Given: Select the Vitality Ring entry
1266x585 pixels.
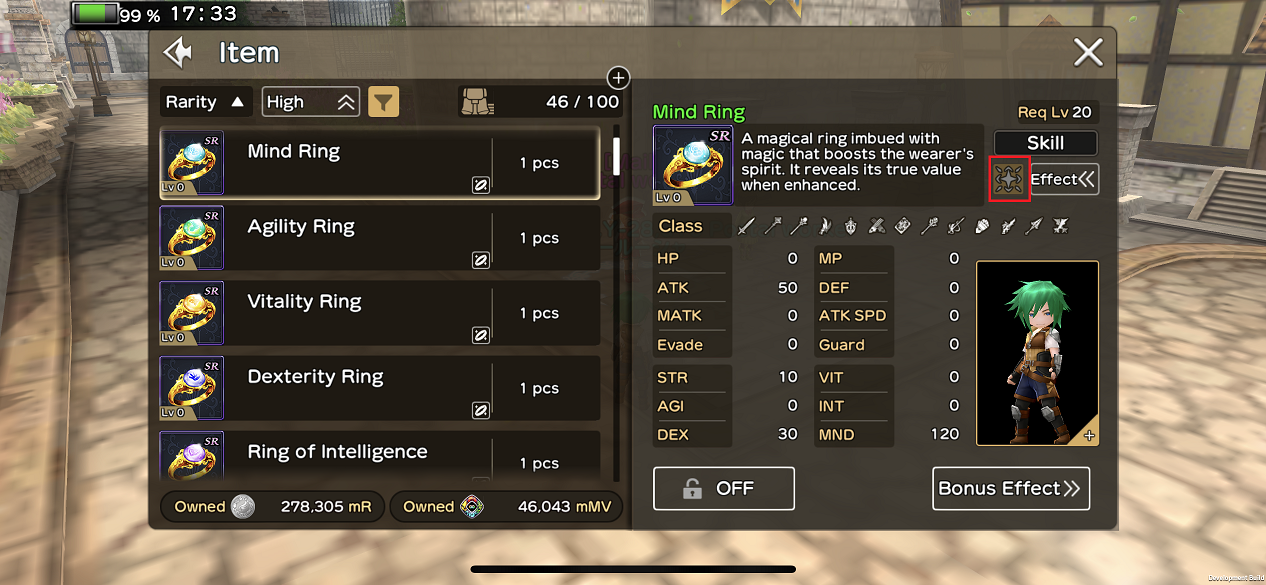Looking at the screenshot, I should (380, 313).
